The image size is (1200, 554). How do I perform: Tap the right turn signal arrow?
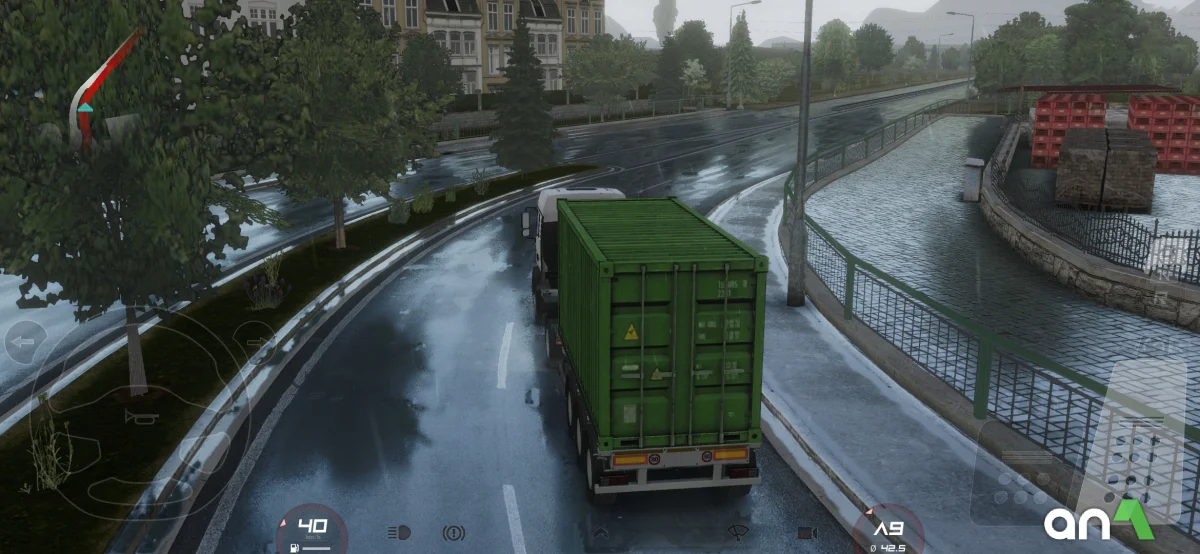(x=259, y=342)
